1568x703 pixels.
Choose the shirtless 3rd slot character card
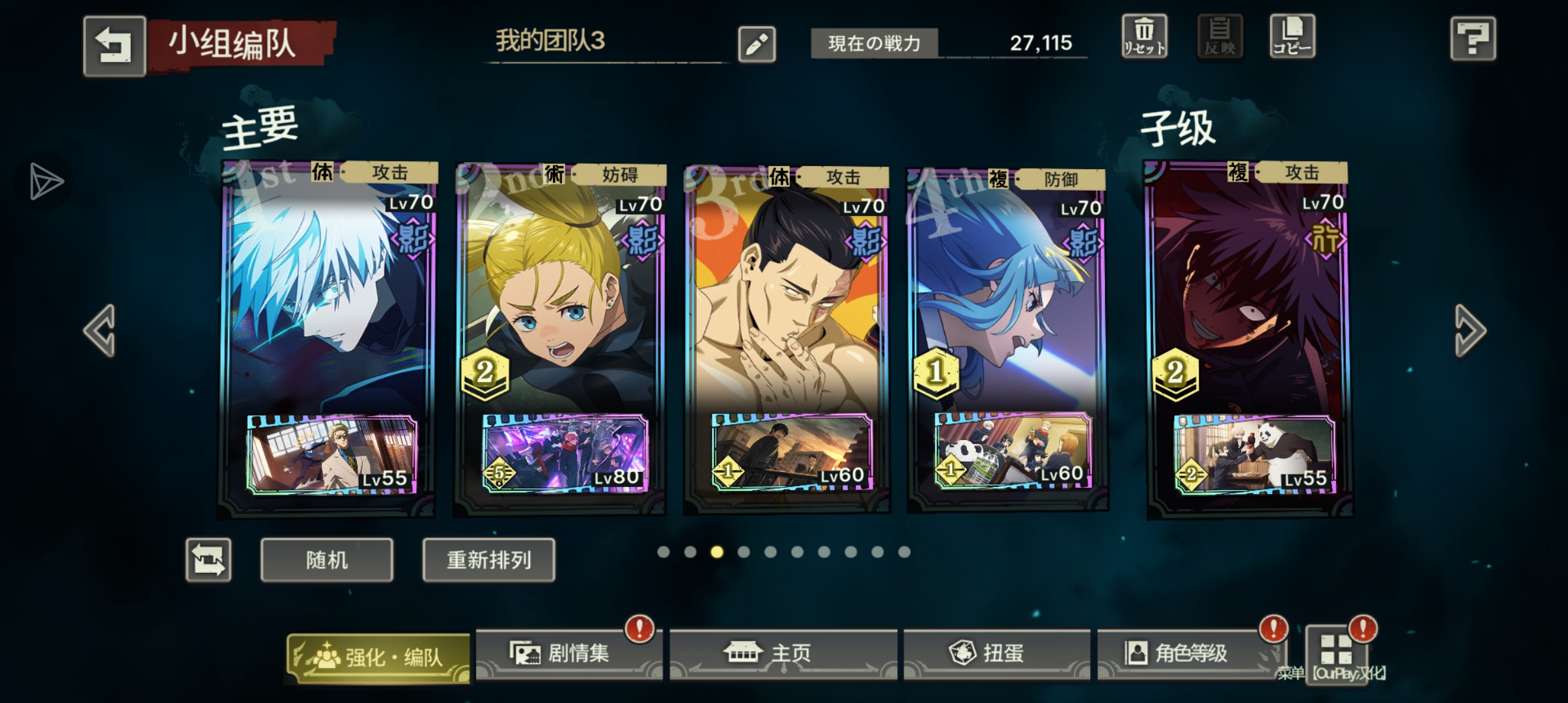coord(787,293)
